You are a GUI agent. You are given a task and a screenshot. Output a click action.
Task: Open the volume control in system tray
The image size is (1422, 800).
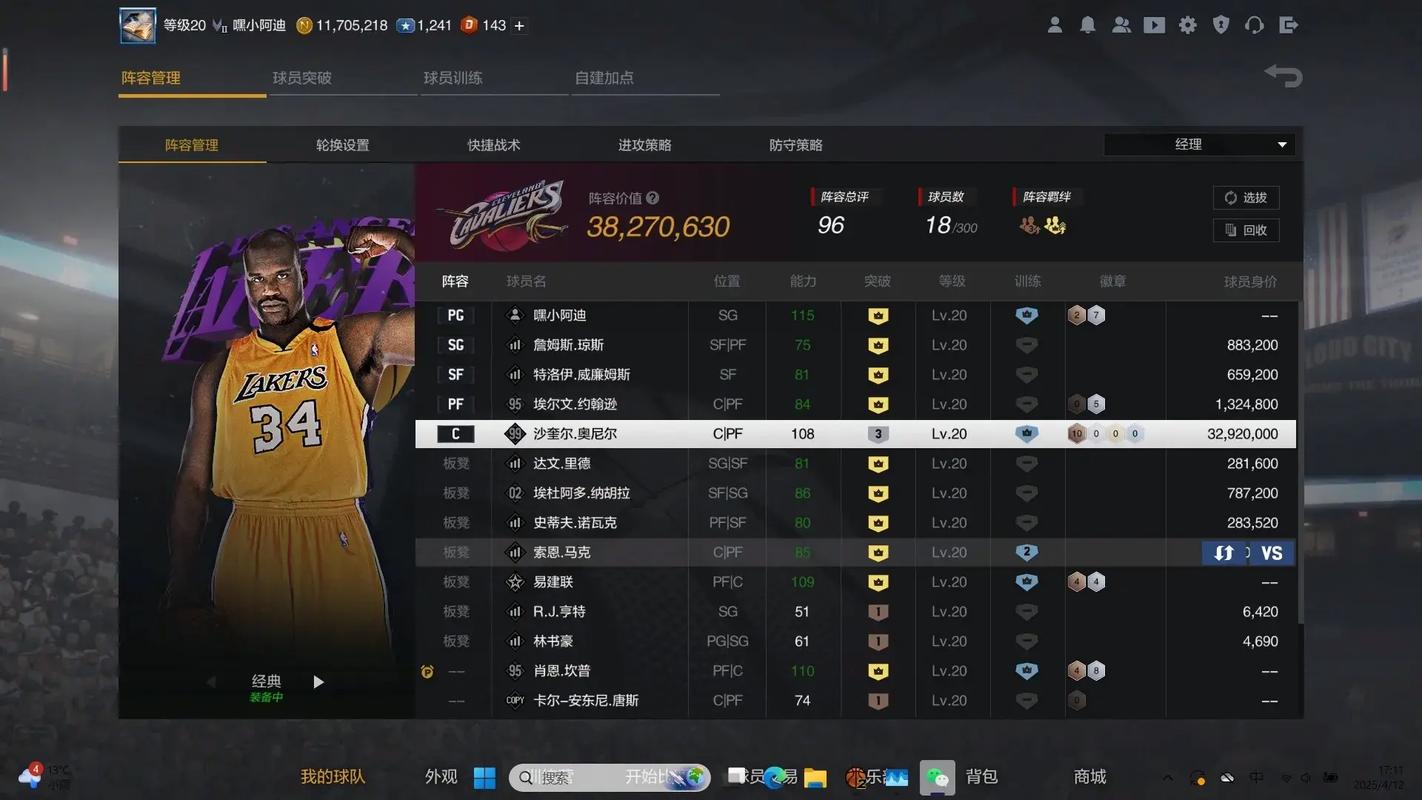click(1305, 777)
